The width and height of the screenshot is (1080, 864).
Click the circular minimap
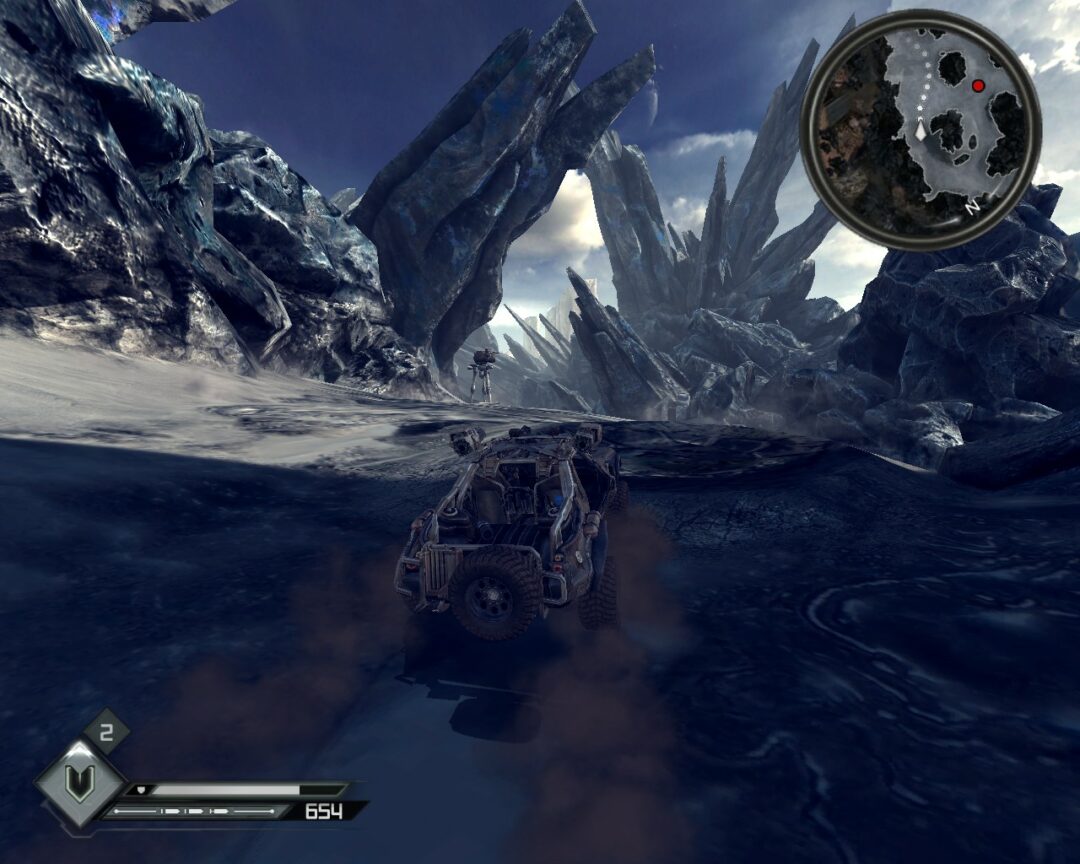(x=921, y=129)
